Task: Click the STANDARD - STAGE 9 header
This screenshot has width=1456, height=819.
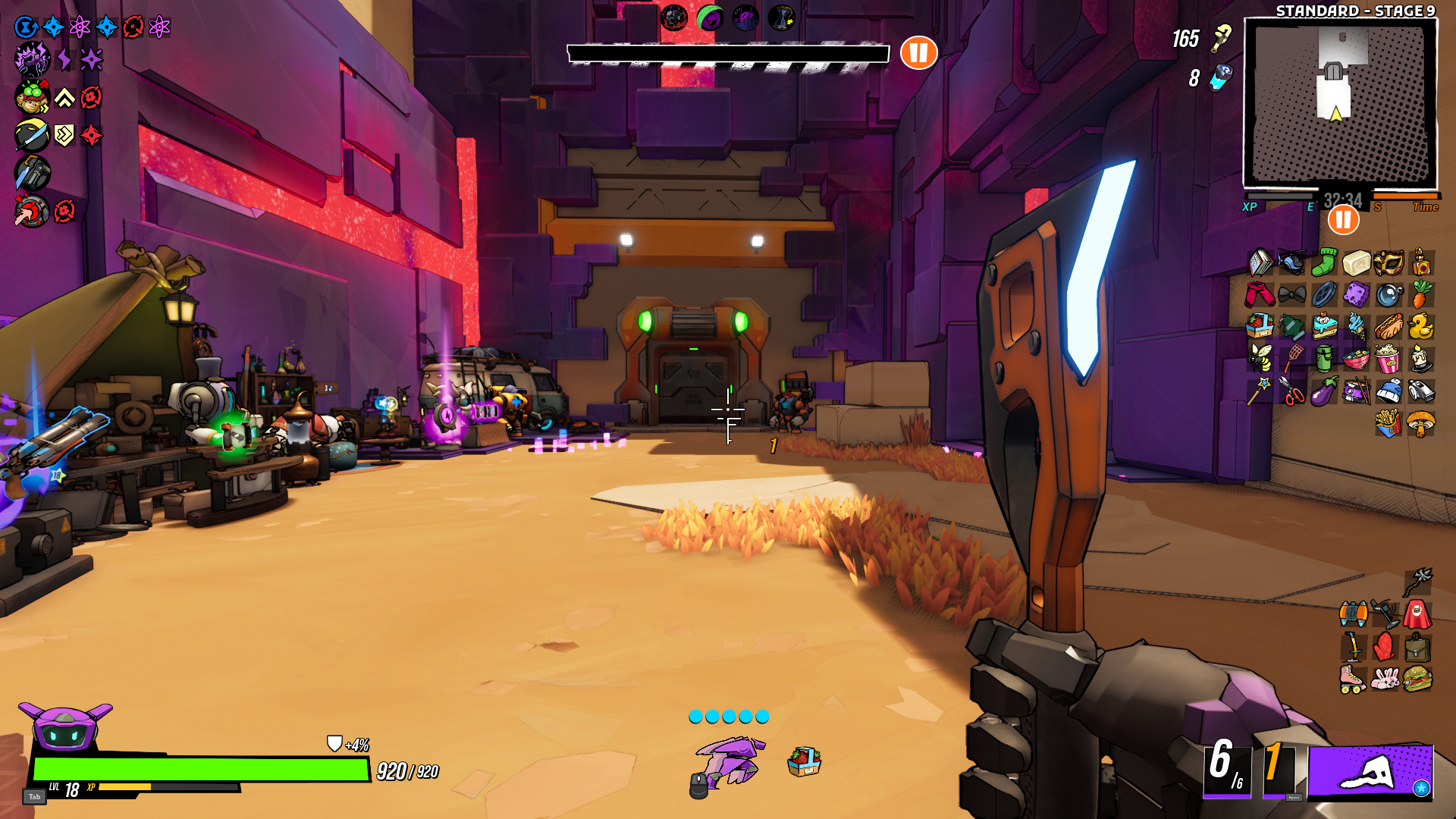Action: pyautogui.click(x=1355, y=10)
